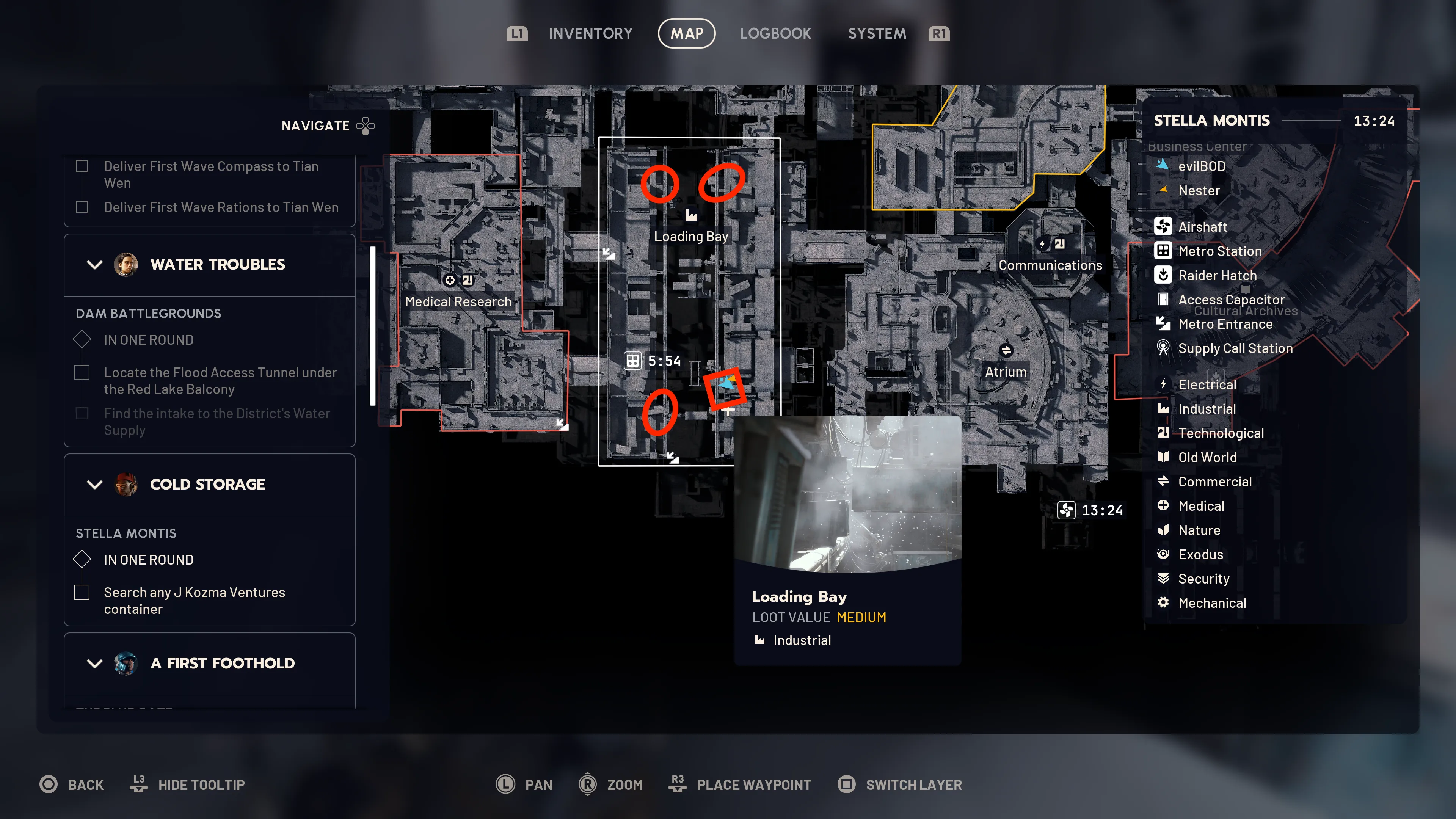The width and height of the screenshot is (1456, 819).
Task: Select the Industrial category icon in the legend
Action: pos(1164,409)
